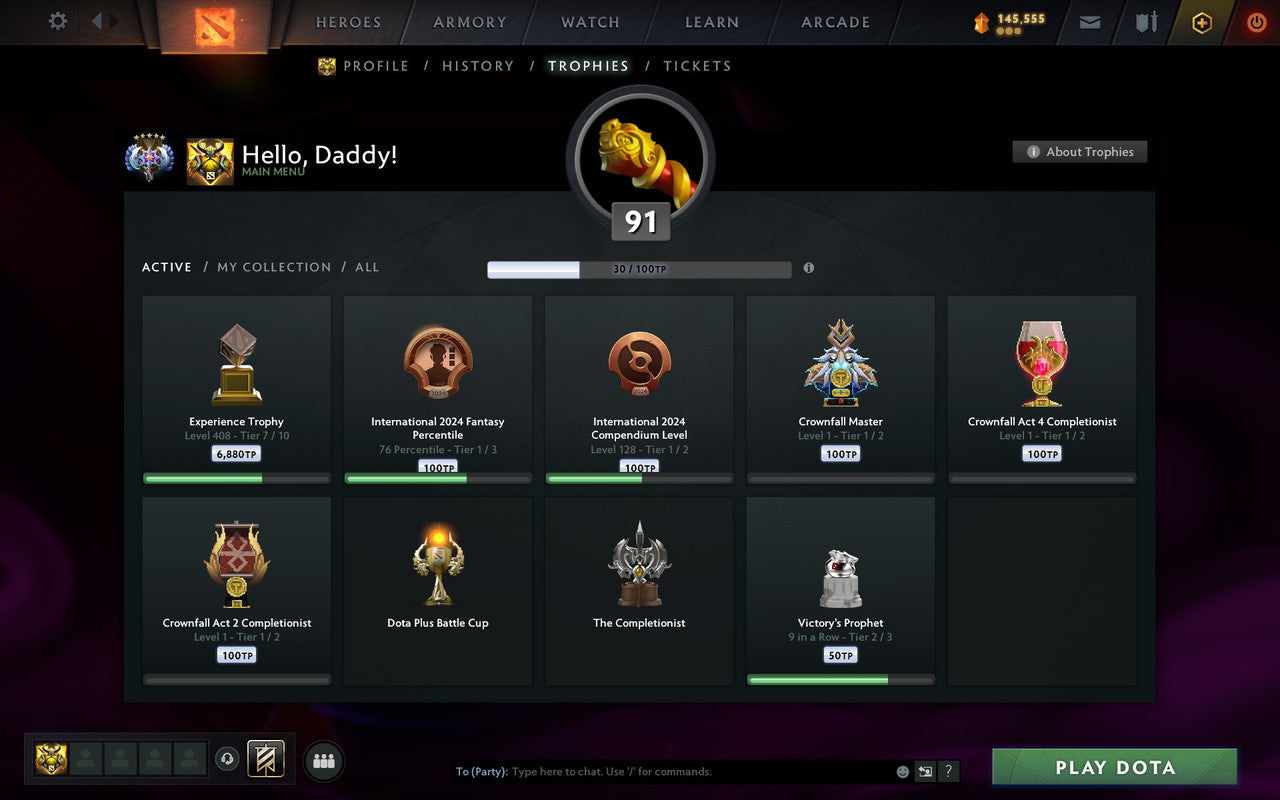Click the info icon beside the TP progress bar
The height and width of the screenshot is (800, 1280).
pyautogui.click(x=809, y=268)
